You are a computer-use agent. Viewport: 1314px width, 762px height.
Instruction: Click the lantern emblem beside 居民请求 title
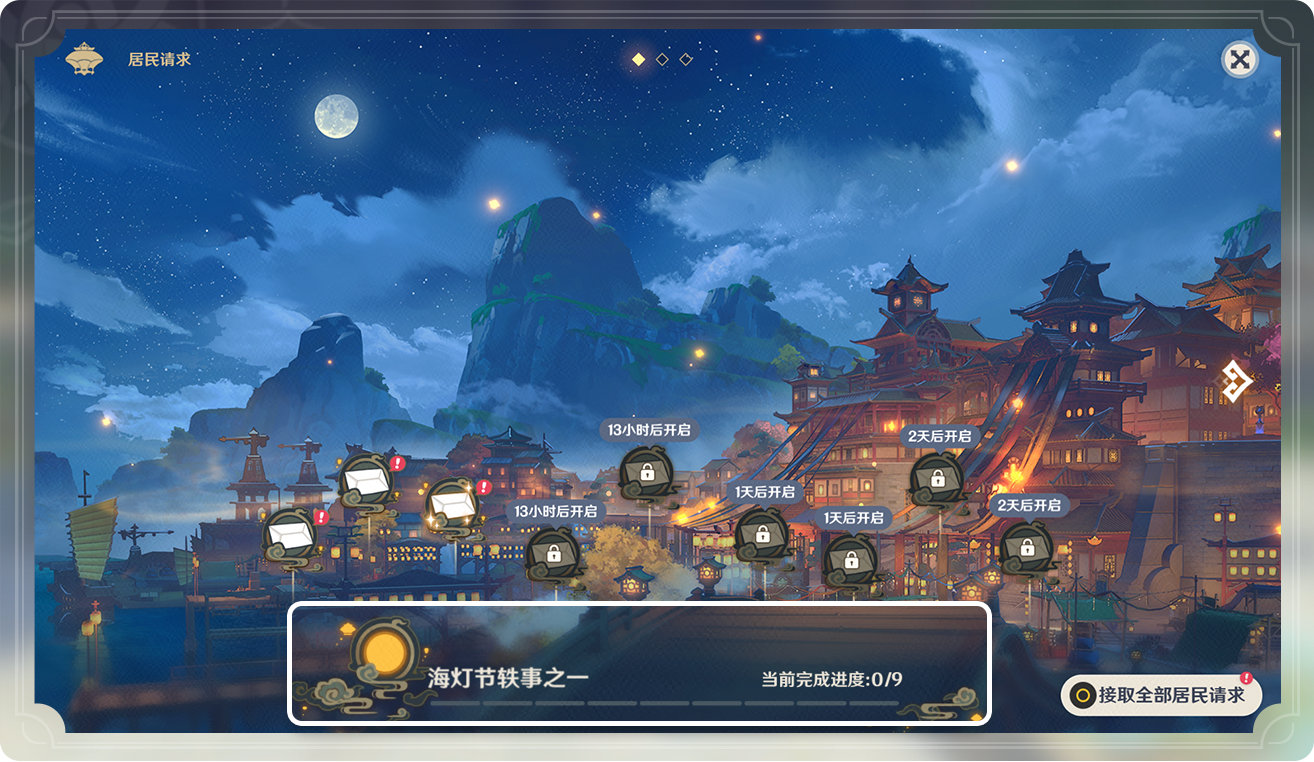(x=86, y=58)
